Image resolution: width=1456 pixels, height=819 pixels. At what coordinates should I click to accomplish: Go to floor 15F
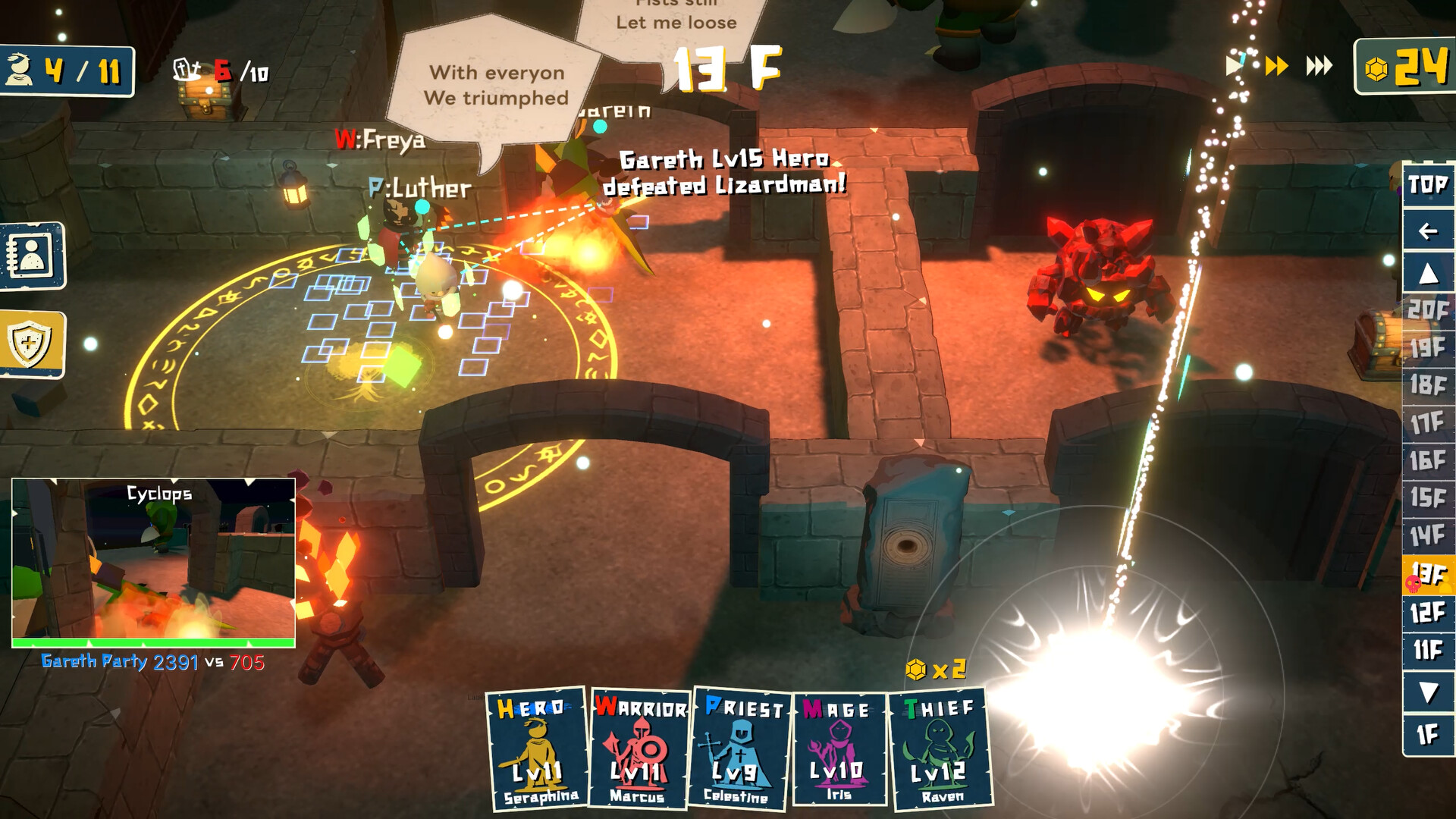(x=1428, y=497)
